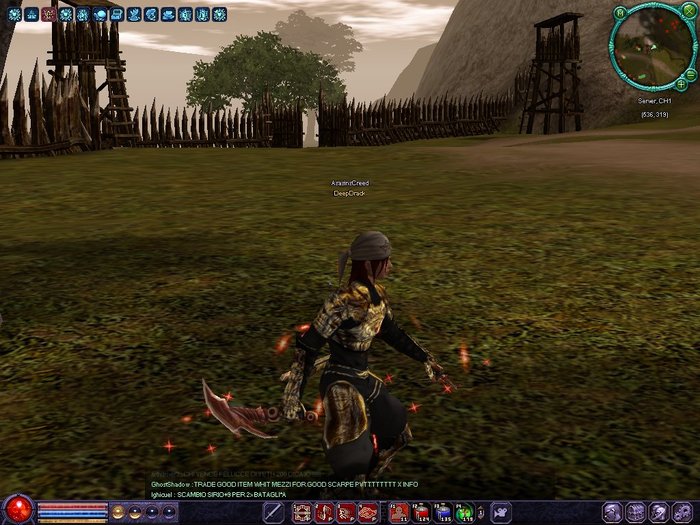Screen dimensions: 700x525
Task: Use the green potion slot
Action: 465,513
